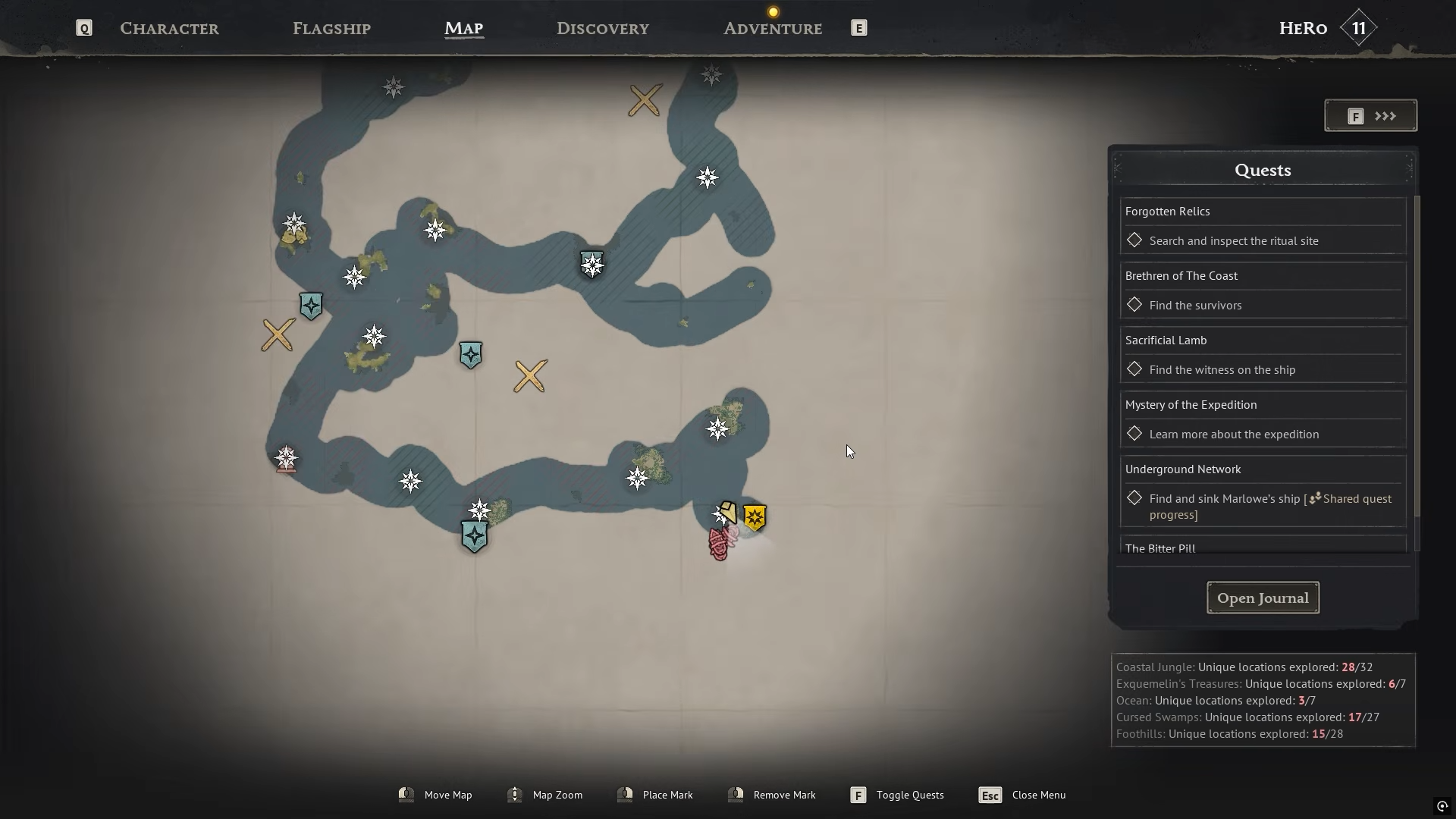1456x819 pixels.
Task: Go to the Discovery tab
Action: pos(602,29)
